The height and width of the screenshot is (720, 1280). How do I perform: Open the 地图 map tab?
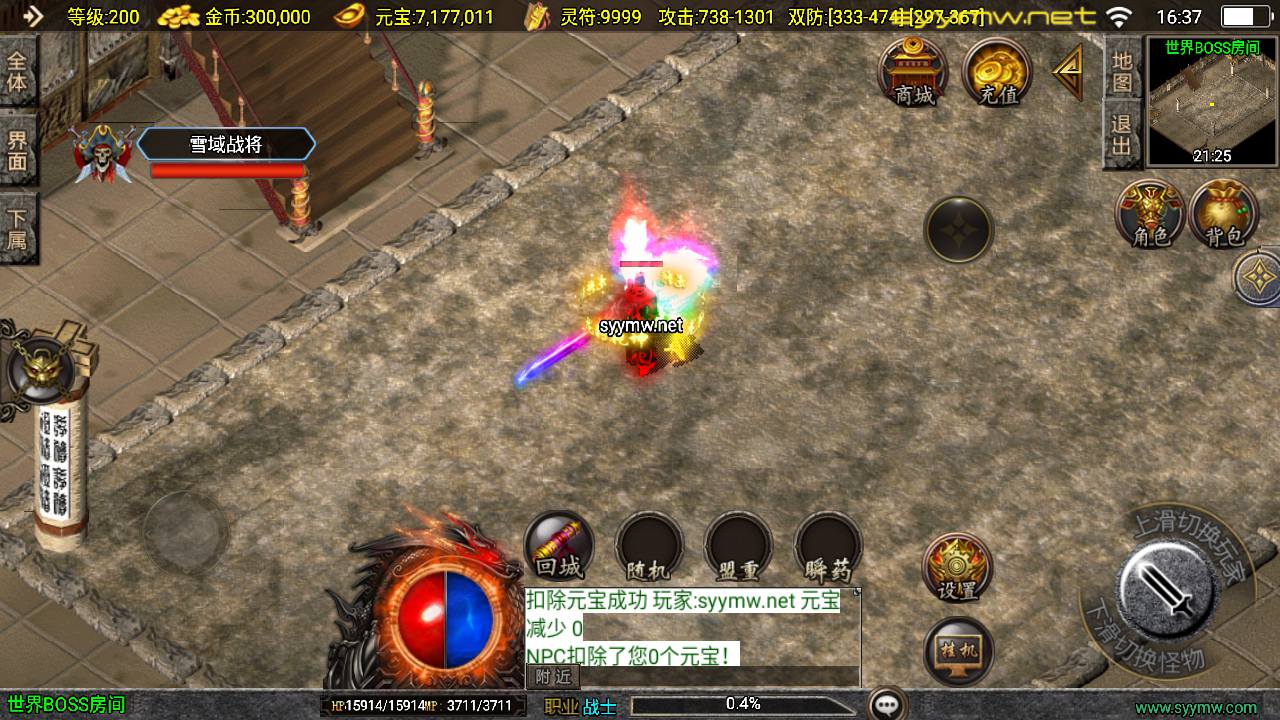point(1122,71)
